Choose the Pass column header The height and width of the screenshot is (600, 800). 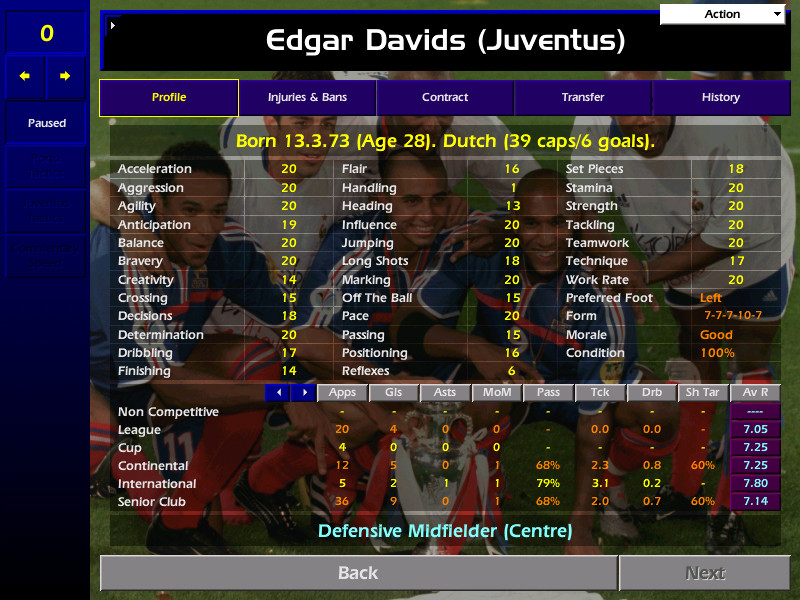click(x=548, y=393)
